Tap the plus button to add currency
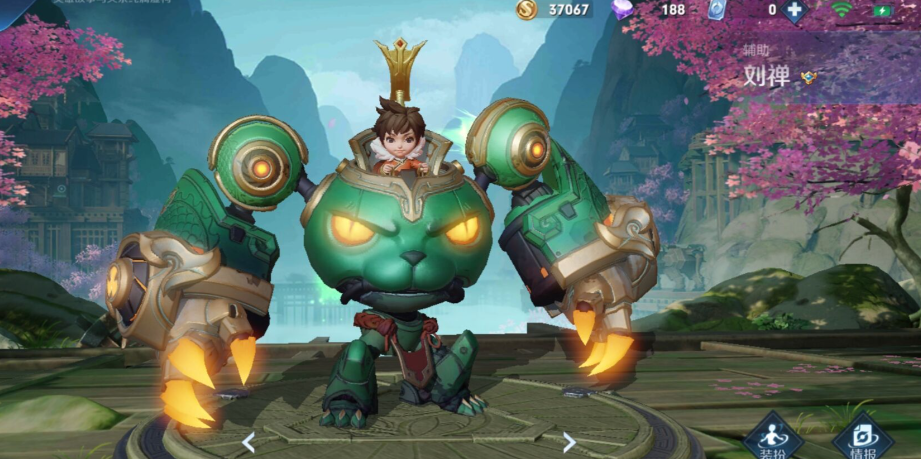Image resolution: width=921 pixels, height=459 pixels. tap(794, 10)
